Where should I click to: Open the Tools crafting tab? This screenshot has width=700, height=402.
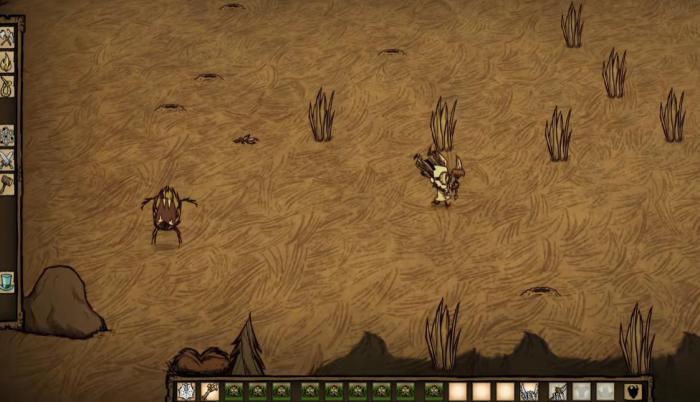7,38
